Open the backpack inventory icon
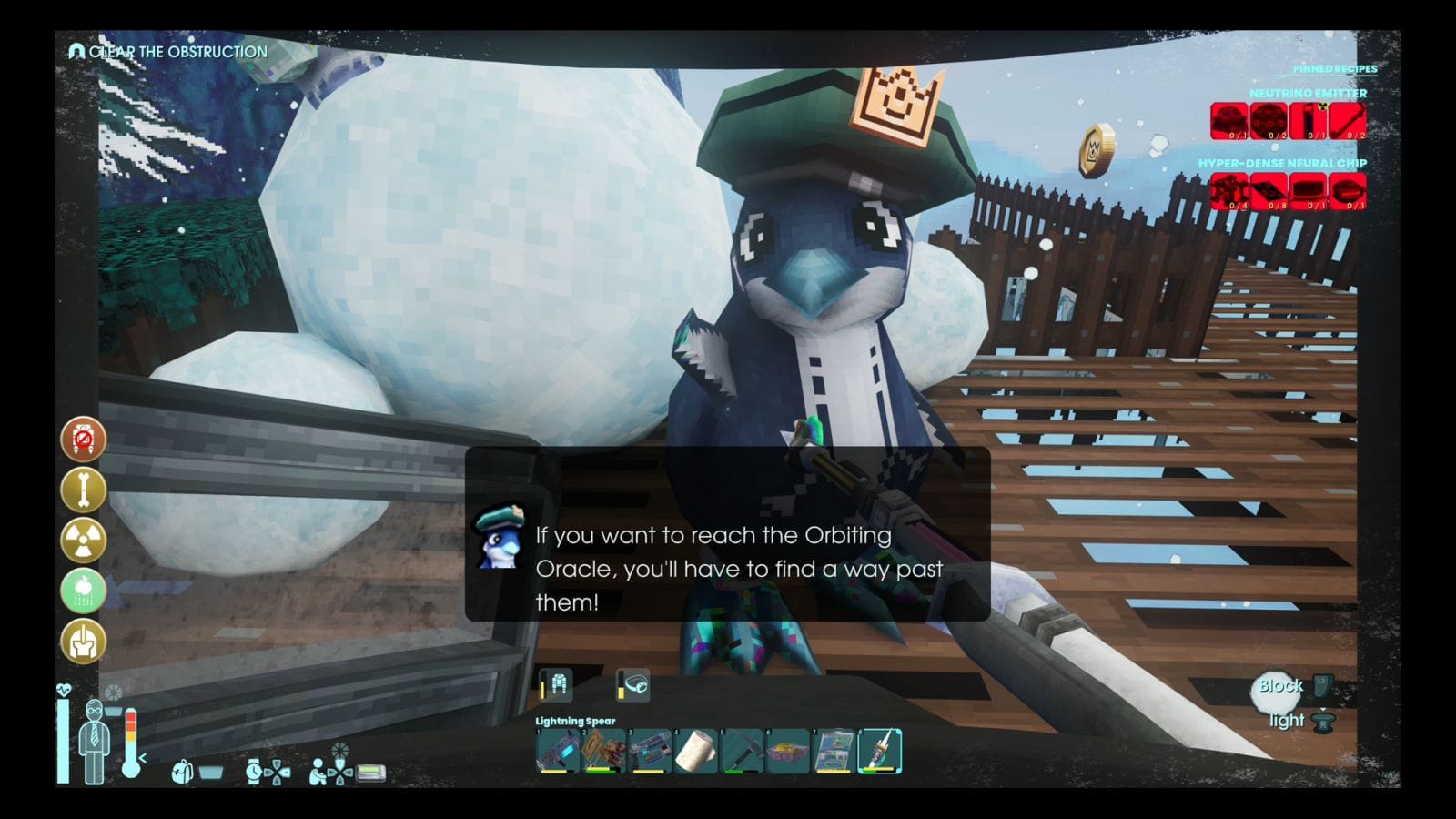The height and width of the screenshot is (819, 1456). (182, 773)
